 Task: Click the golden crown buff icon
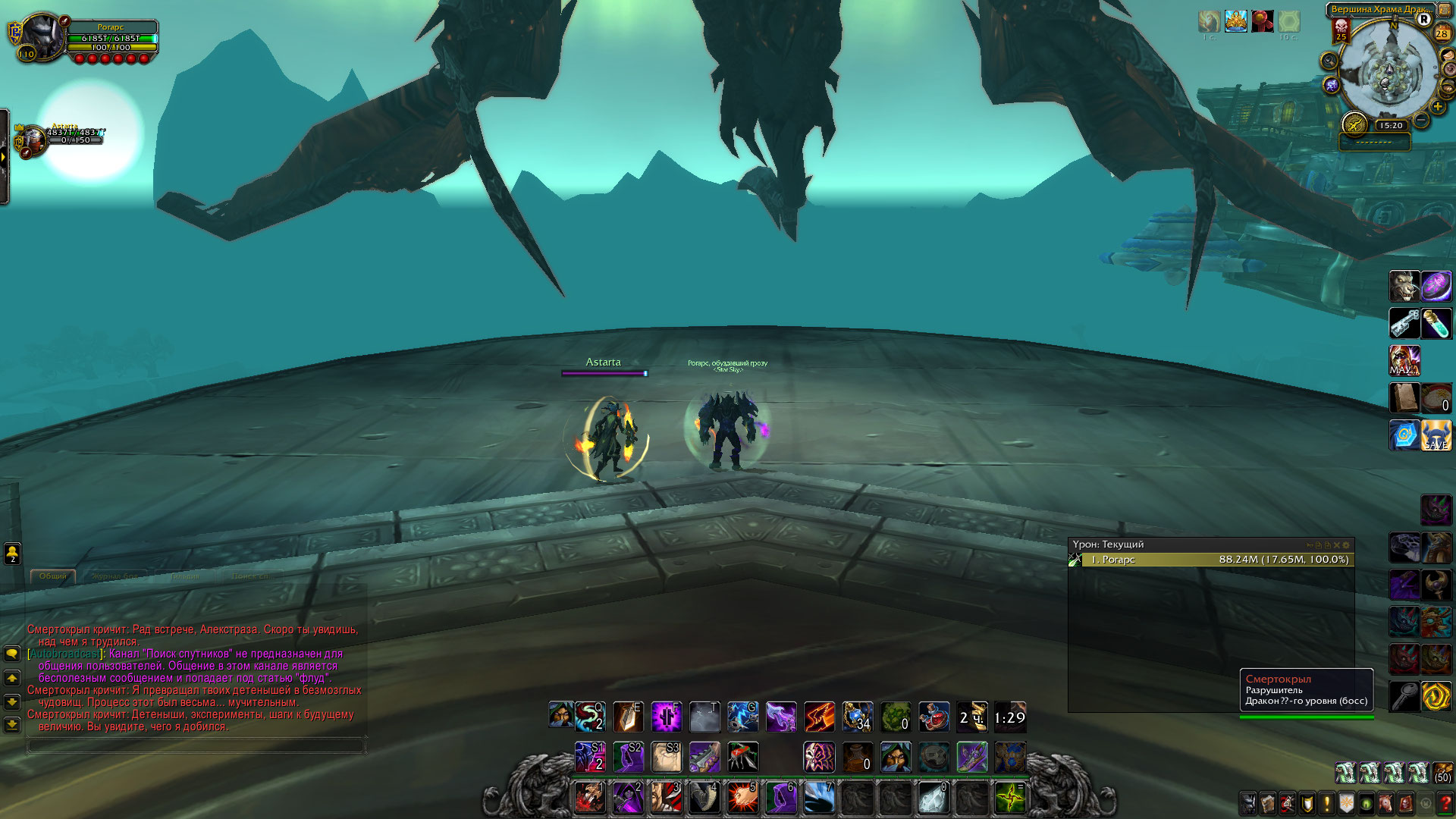(x=1236, y=21)
